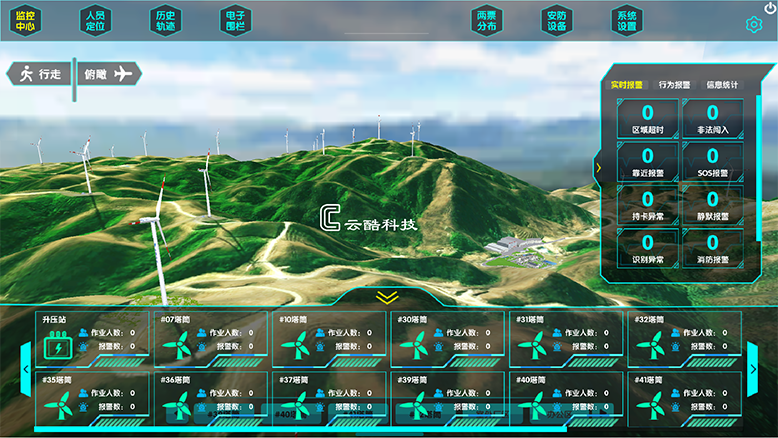This screenshot has height=438, width=778.
Task: Open the 人员定位 personnel positioning menu
Action: click(x=95, y=21)
